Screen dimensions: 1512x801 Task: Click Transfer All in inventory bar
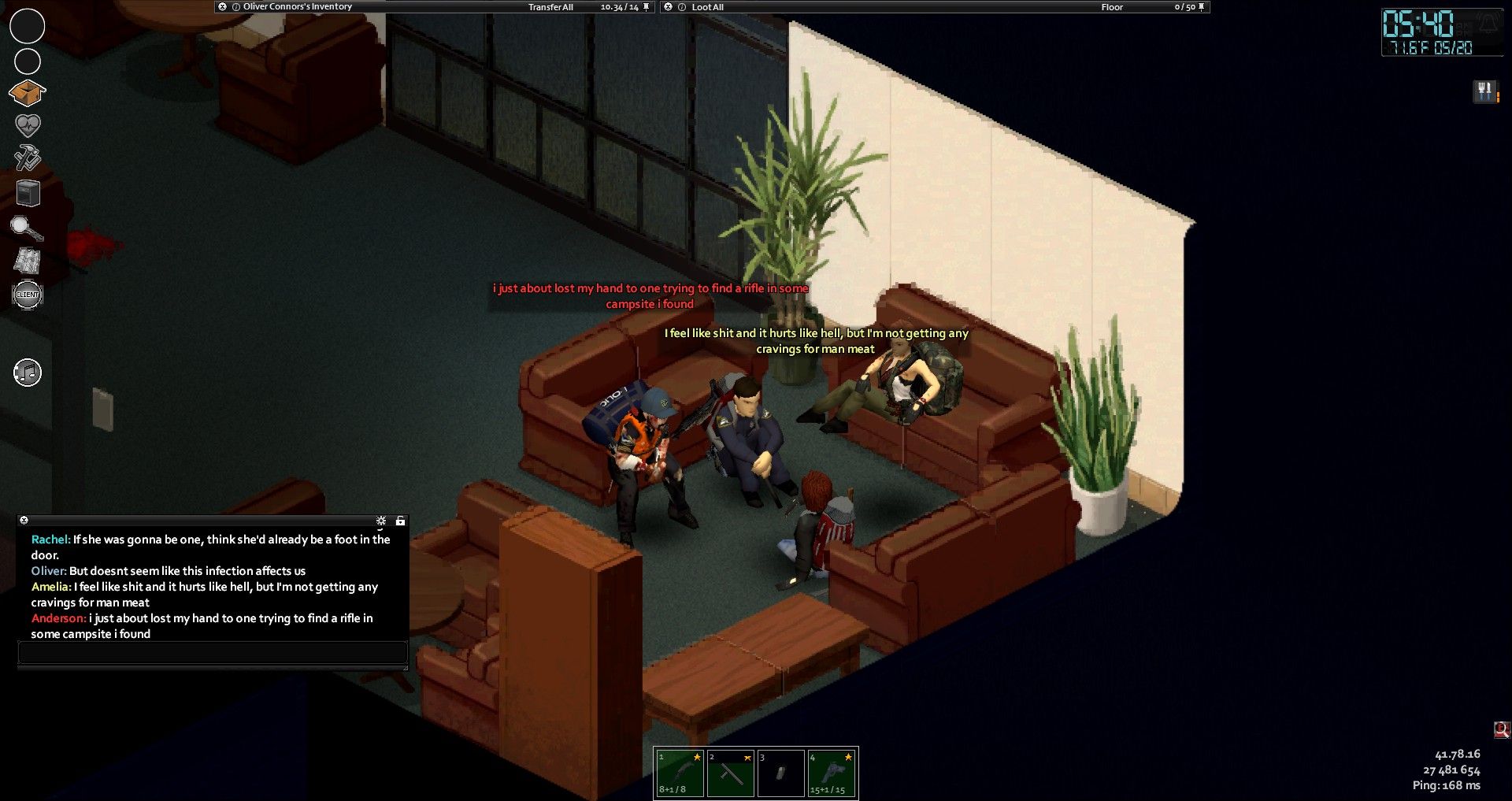[550, 7]
